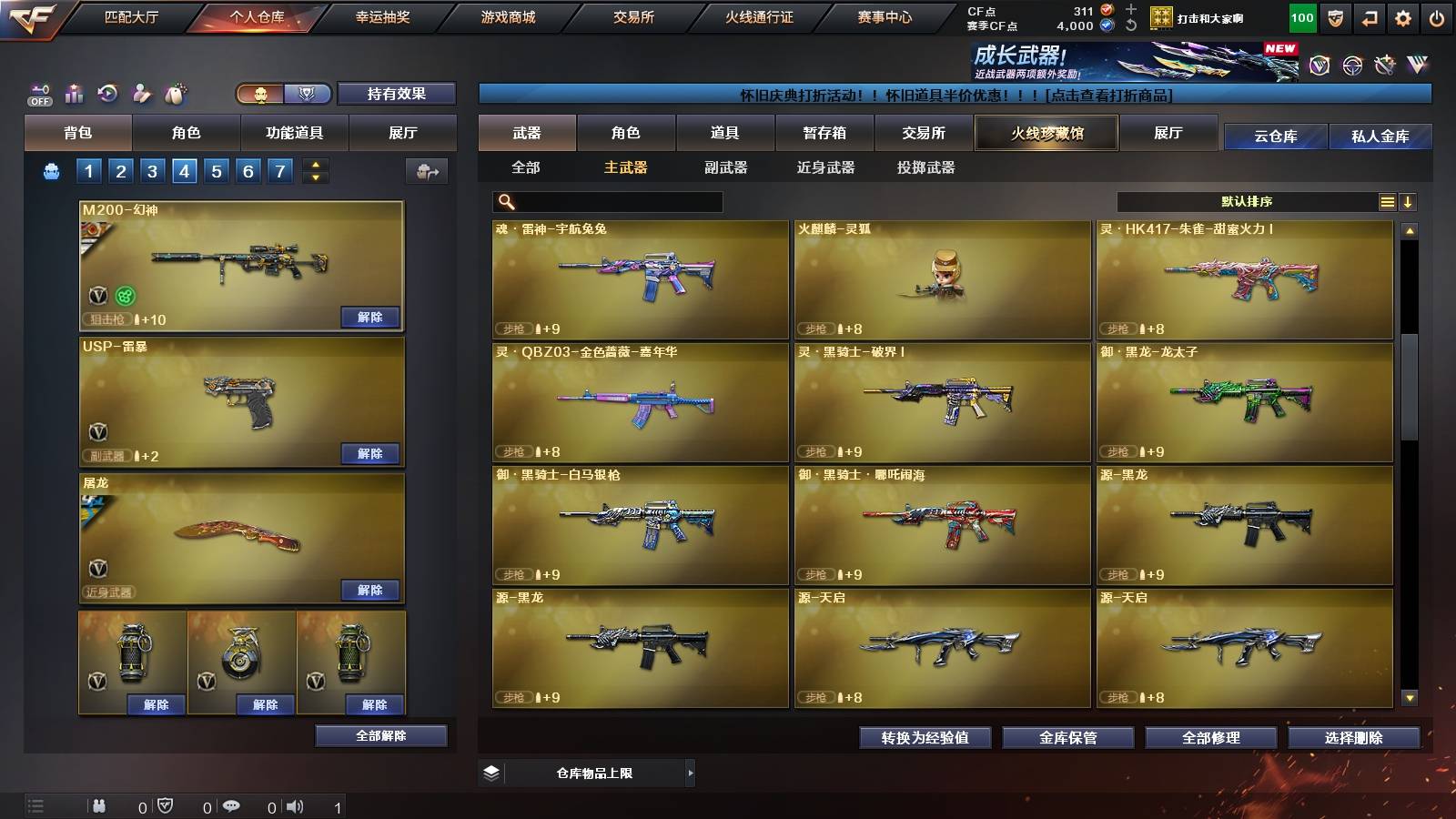The height and width of the screenshot is (819, 1456).
Task: Click the friends icon in the bottom status bar
Action: pos(99,804)
